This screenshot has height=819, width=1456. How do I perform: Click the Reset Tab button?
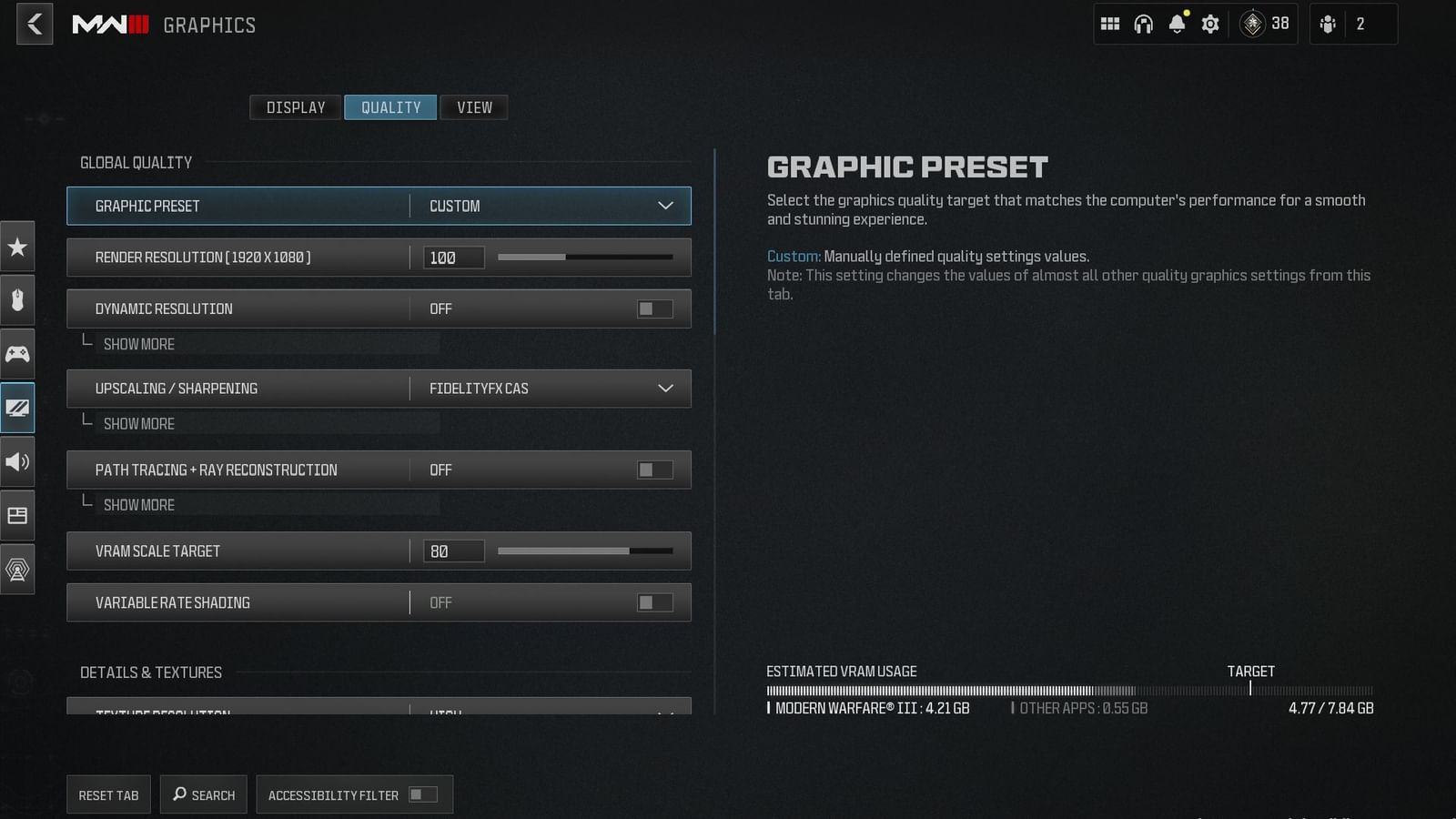(107, 794)
